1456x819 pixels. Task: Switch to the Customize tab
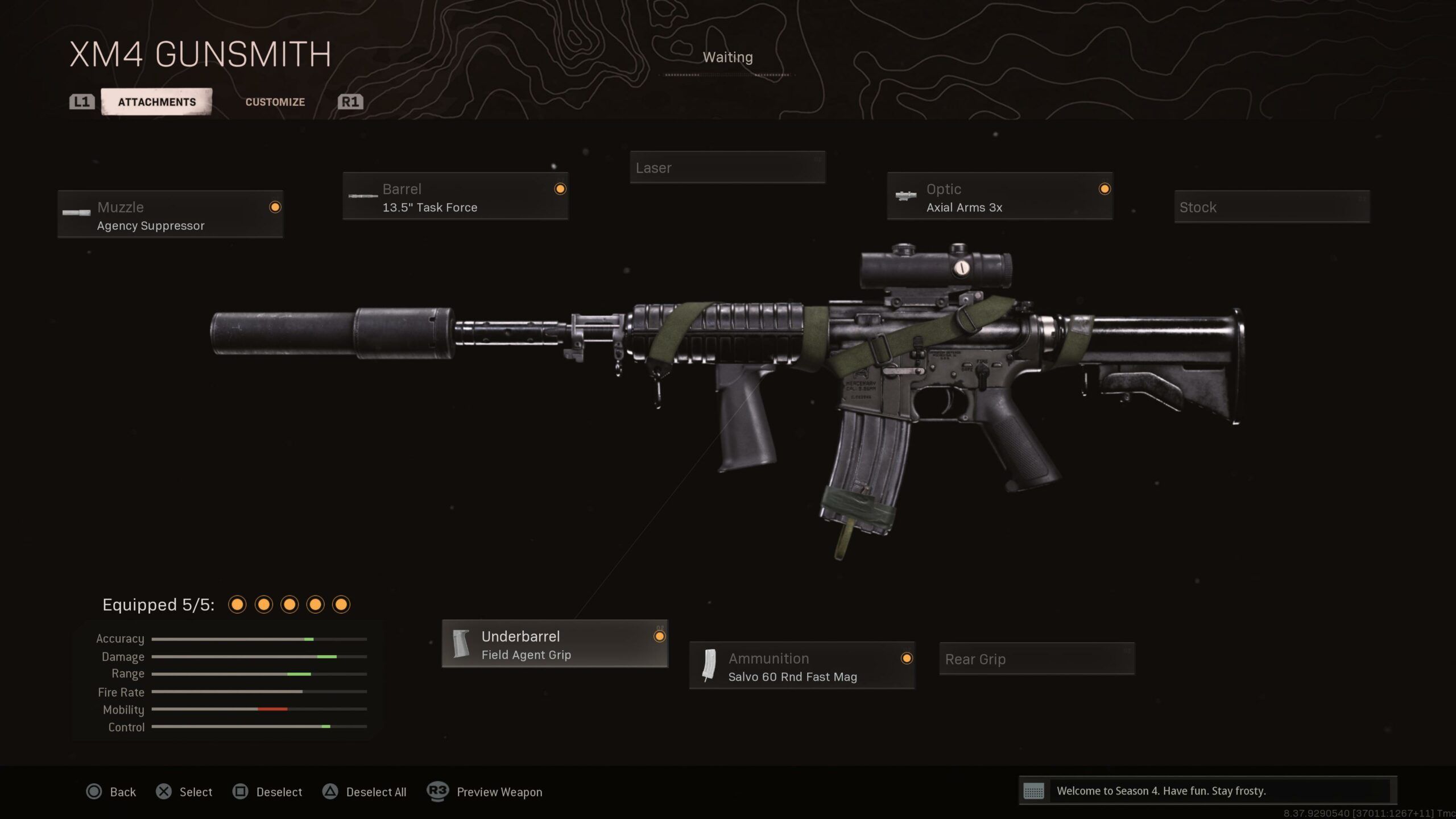[275, 102]
